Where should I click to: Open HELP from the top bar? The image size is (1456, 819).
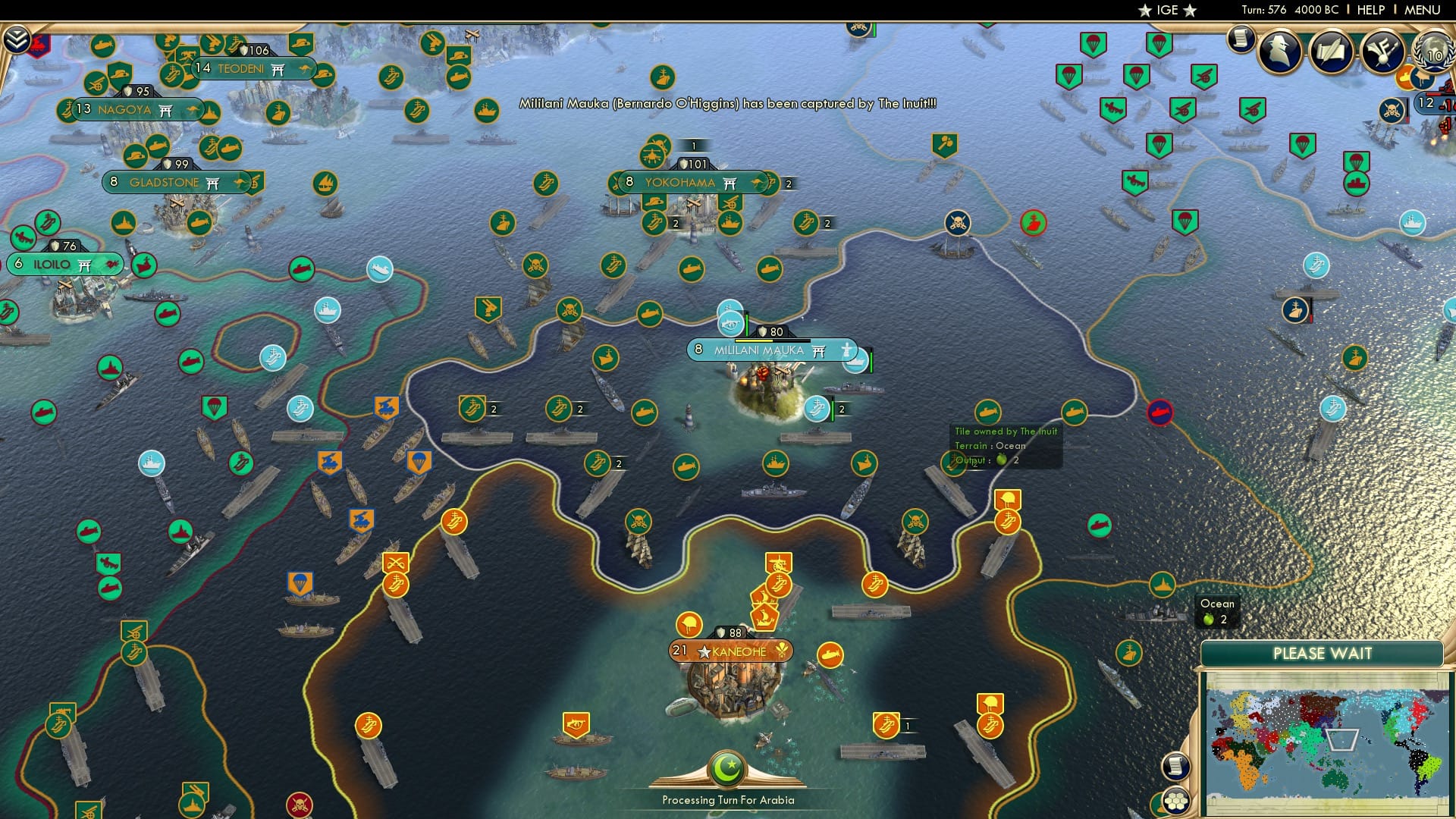click(x=1371, y=9)
